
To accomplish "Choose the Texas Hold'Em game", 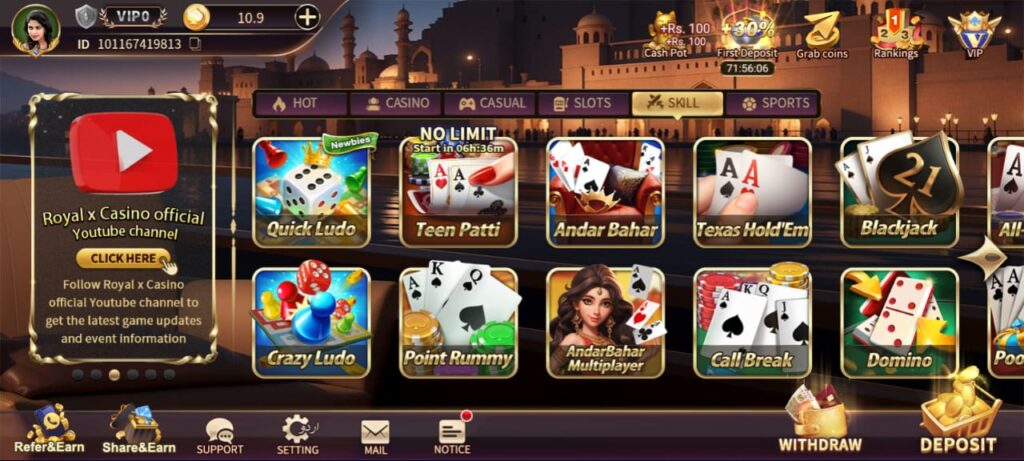I will [752, 192].
